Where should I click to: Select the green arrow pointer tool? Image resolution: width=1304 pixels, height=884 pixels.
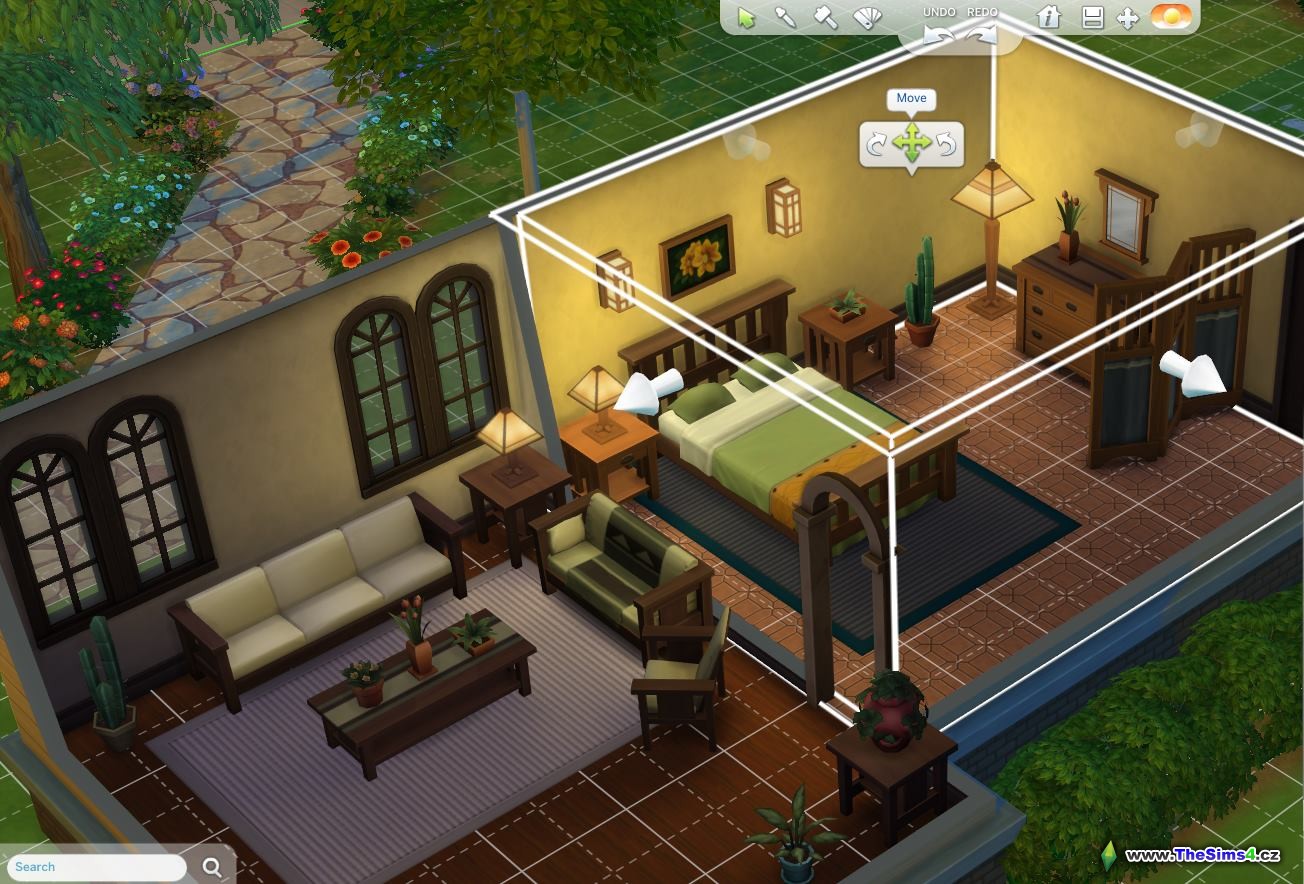(x=746, y=17)
